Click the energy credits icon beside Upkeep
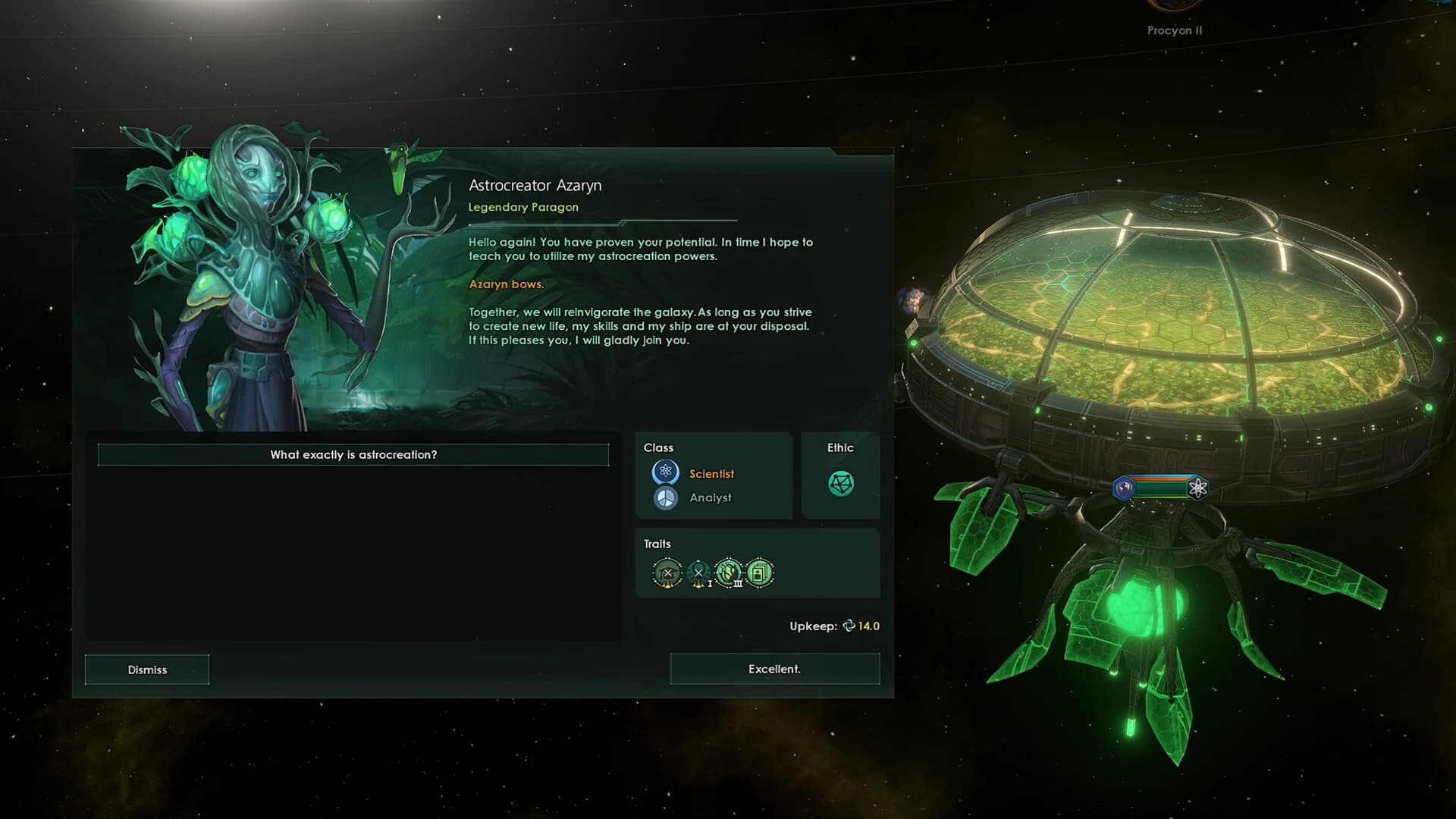 [849, 626]
